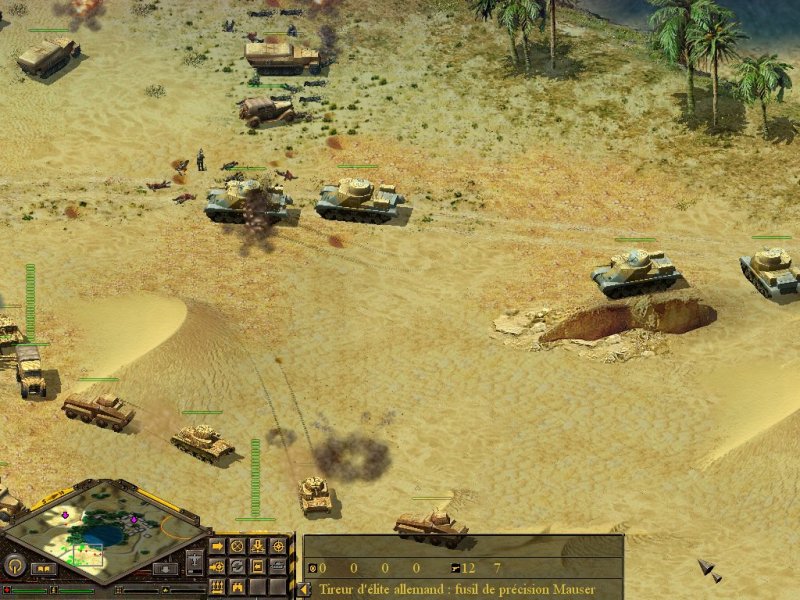Activate the downward arrow entrench command
This screenshot has width=800, height=600.
click(258, 546)
